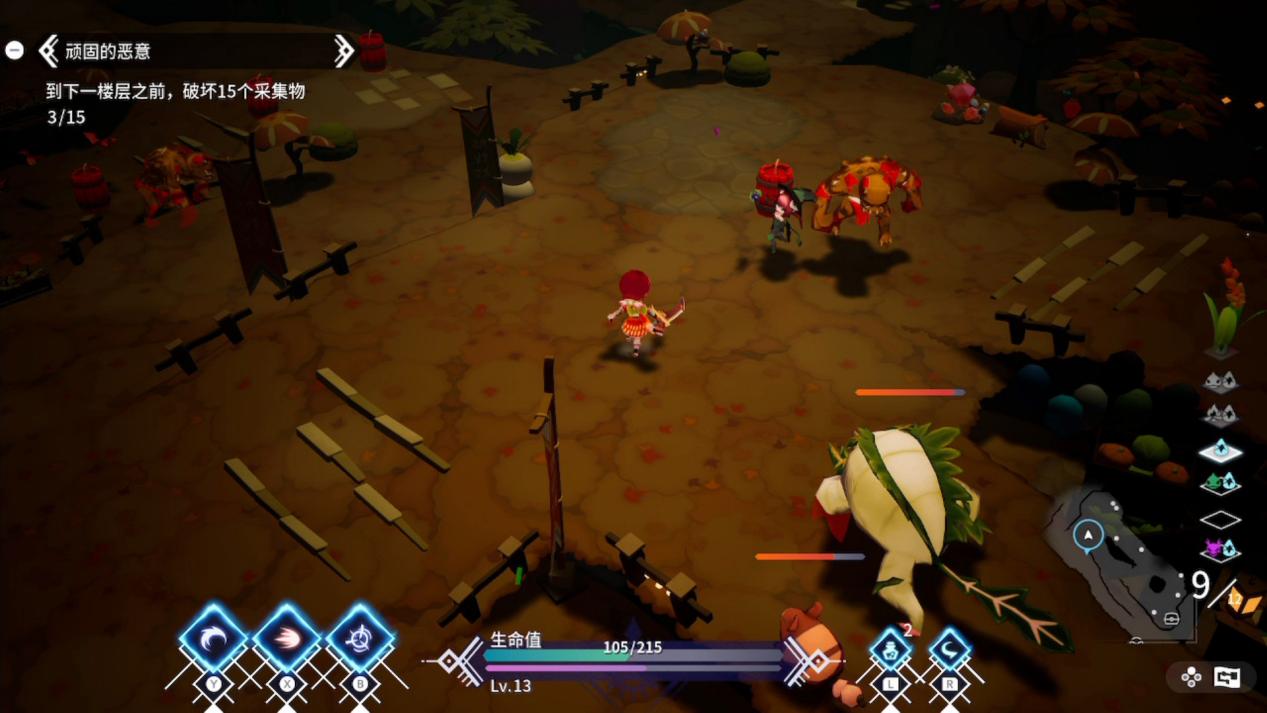Activate the curved arrow dodge ability
Viewport: 1267px width, 713px height.
[x=949, y=650]
